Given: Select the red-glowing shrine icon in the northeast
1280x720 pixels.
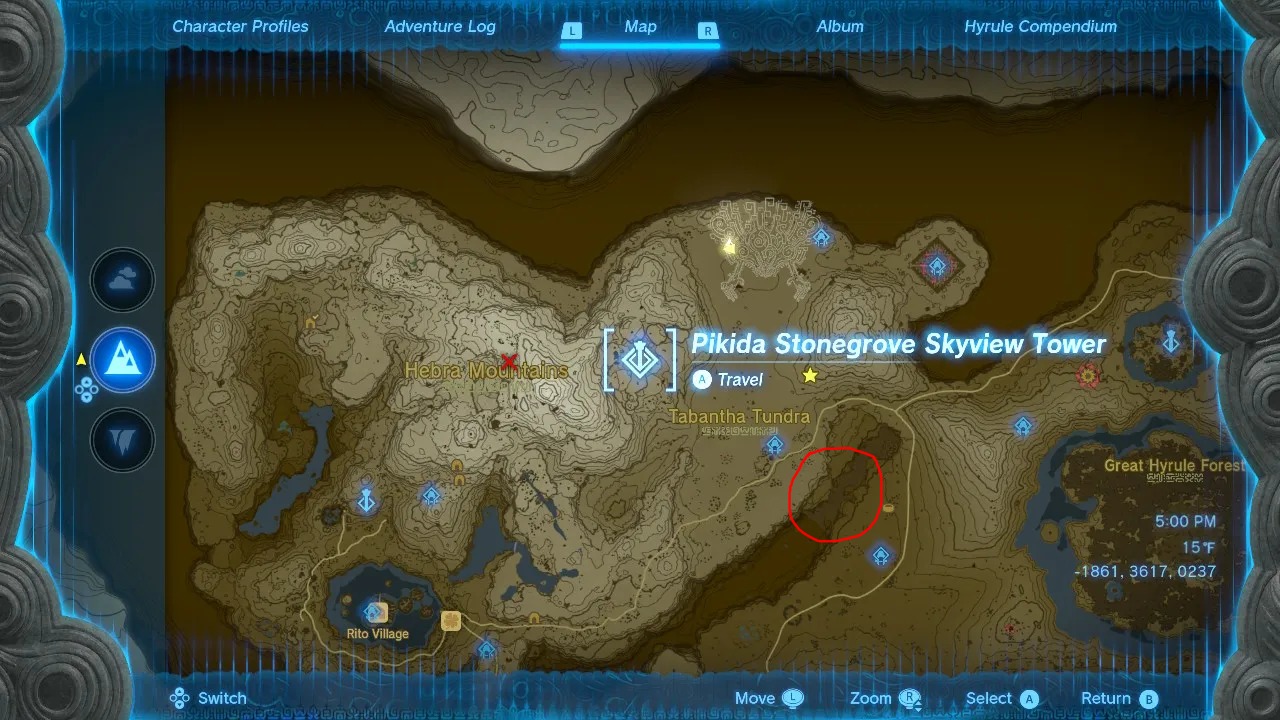Looking at the screenshot, I should click(937, 267).
